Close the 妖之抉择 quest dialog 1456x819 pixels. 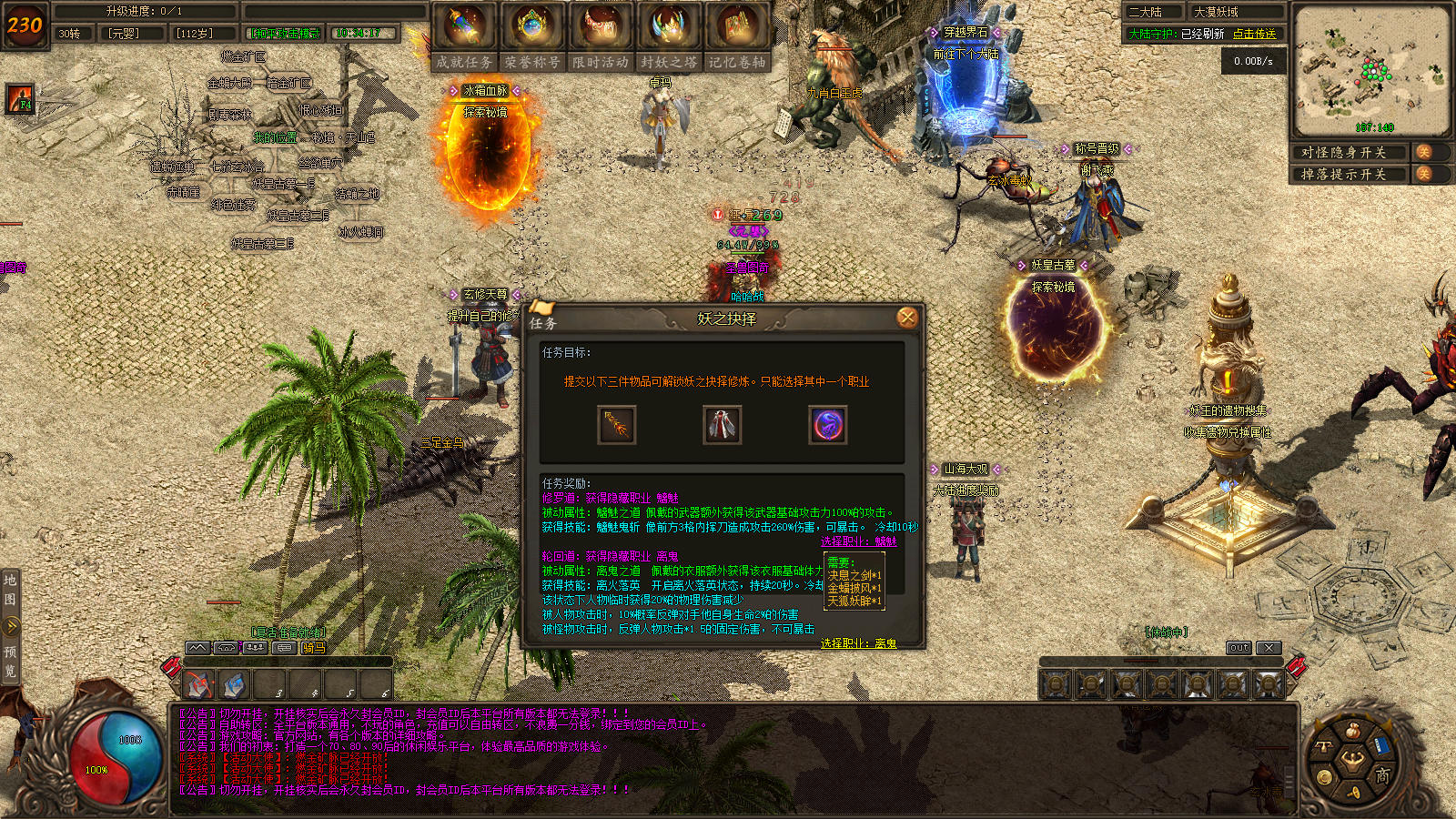pos(907,317)
